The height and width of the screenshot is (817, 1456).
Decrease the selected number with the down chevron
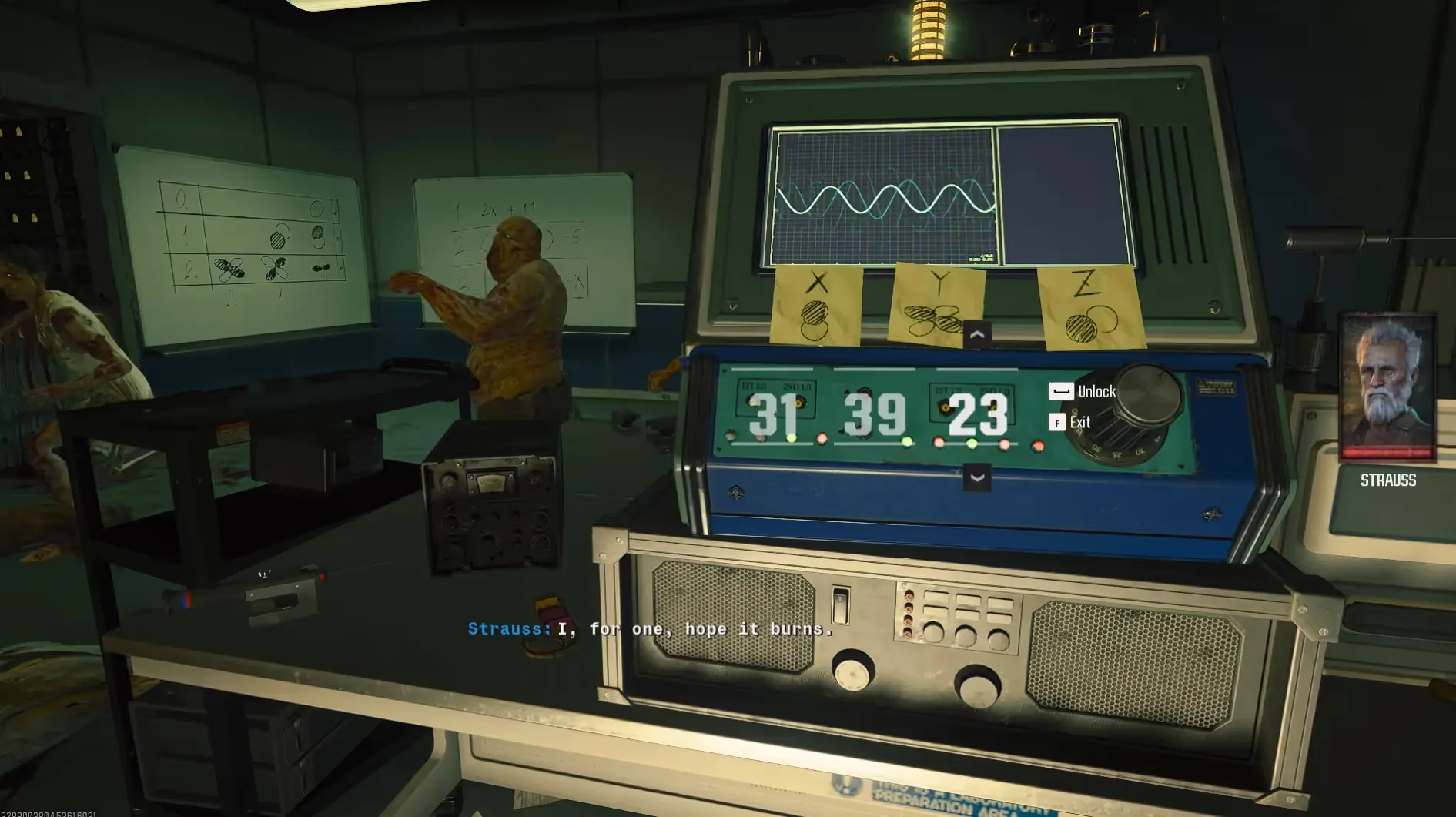pyautogui.click(x=976, y=478)
